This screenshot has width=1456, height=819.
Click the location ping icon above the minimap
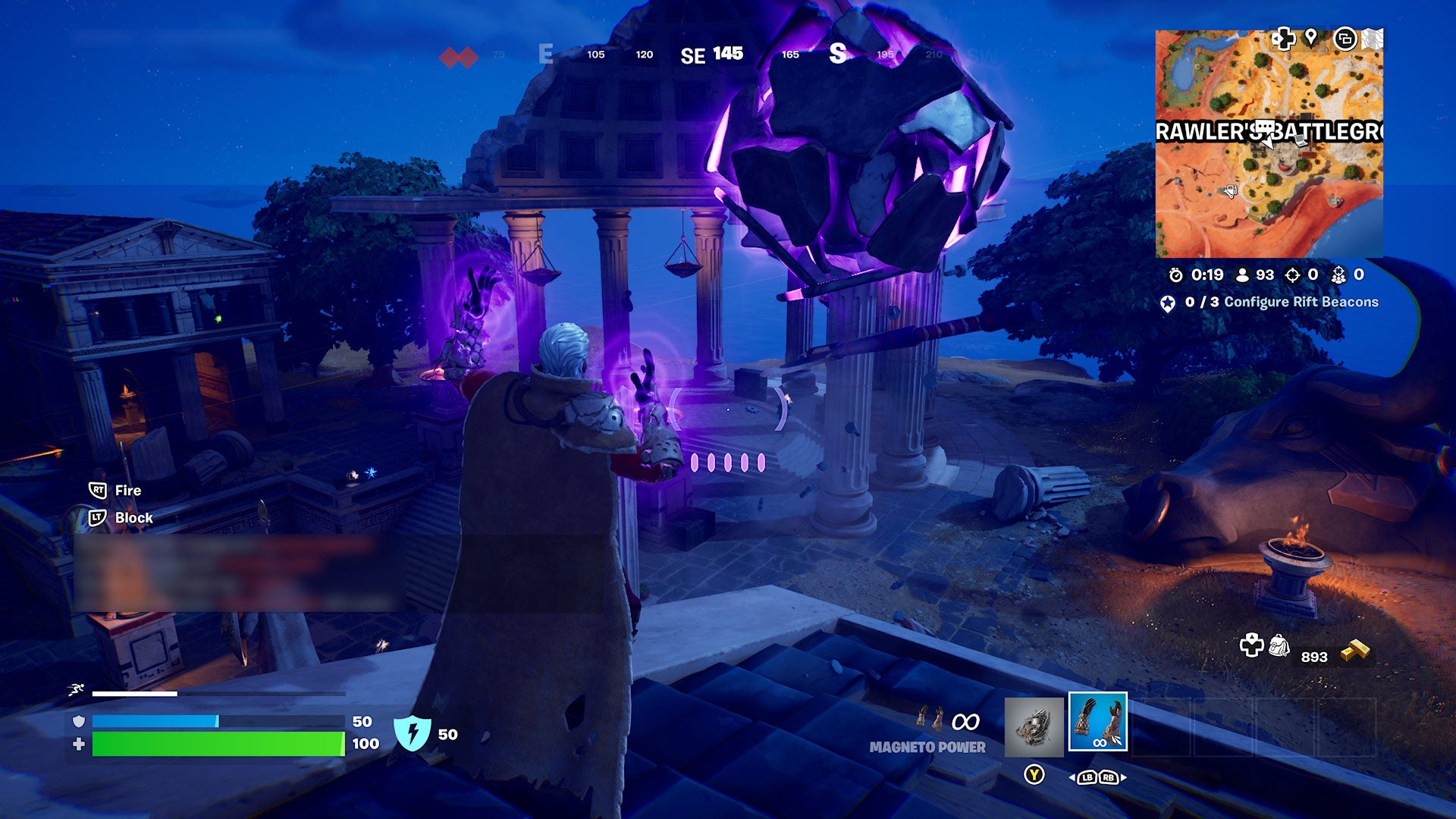click(x=1311, y=37)
